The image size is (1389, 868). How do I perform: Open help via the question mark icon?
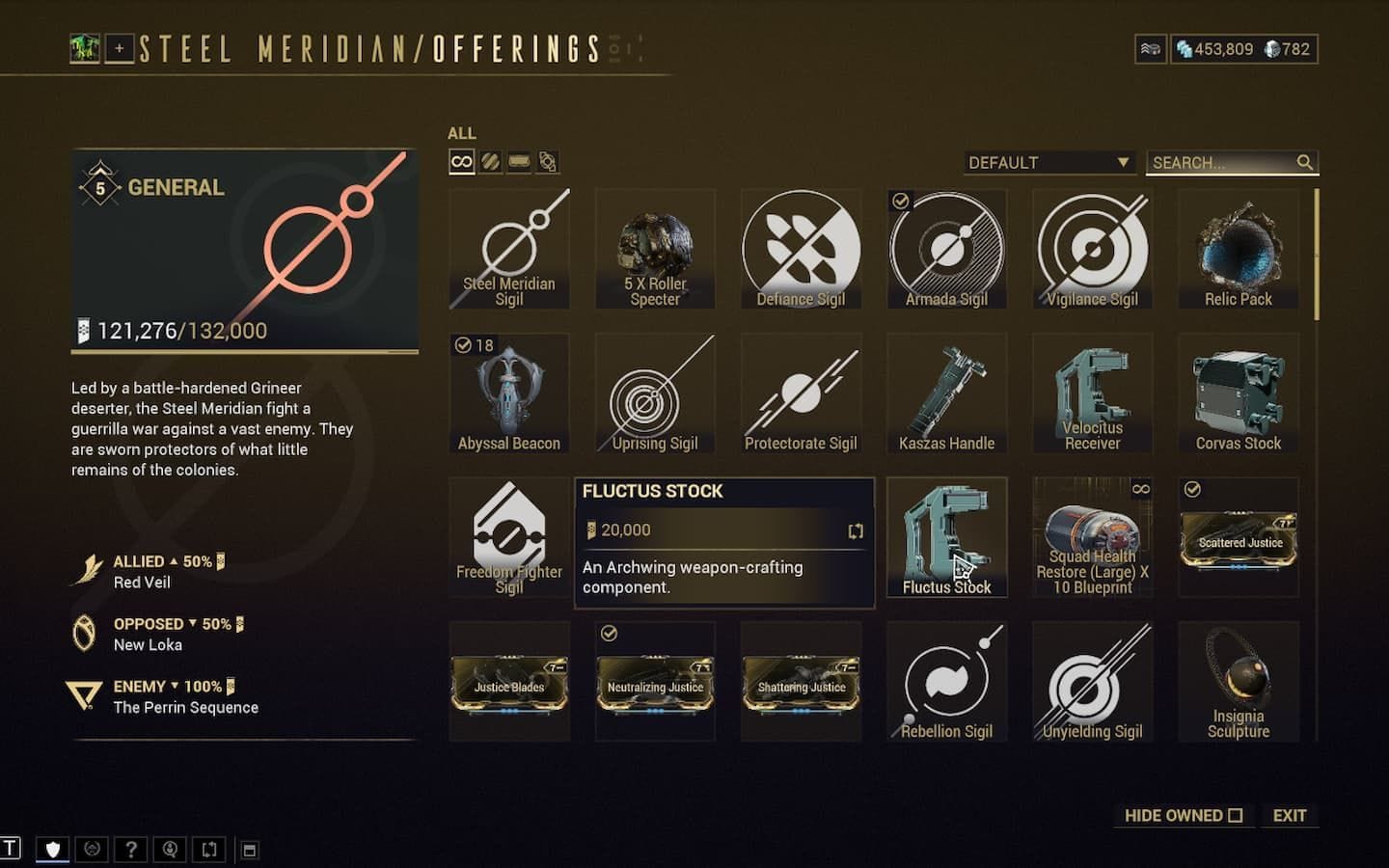click(x=131, y=849)
